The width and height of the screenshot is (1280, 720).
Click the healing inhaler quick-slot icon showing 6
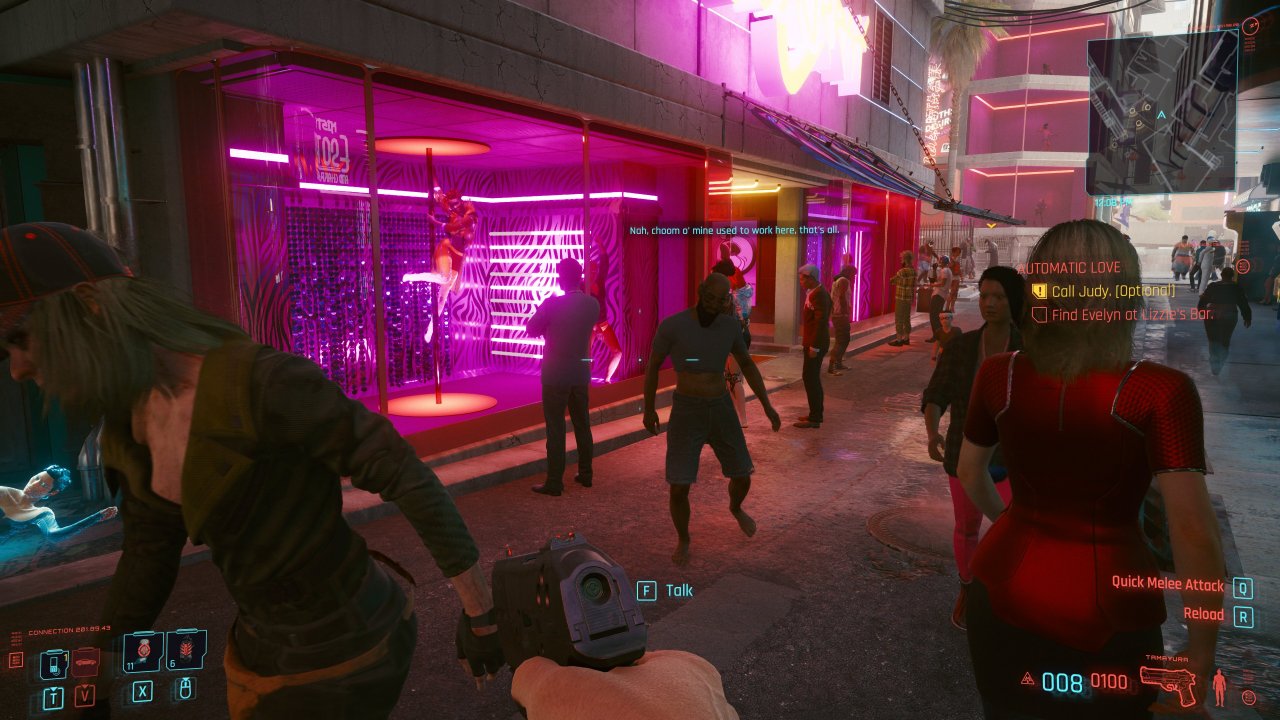coord(187,650)
